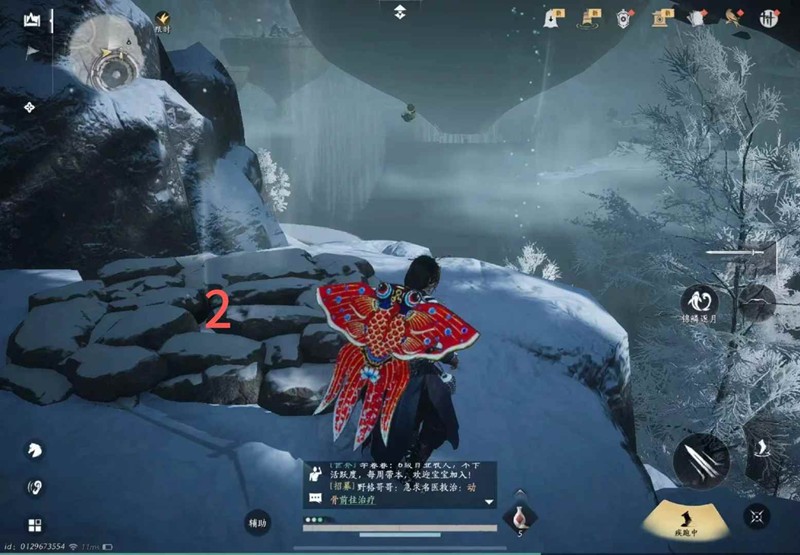
Task: Select the white flag icon under the crown
Action: click(x=32, y=50)
